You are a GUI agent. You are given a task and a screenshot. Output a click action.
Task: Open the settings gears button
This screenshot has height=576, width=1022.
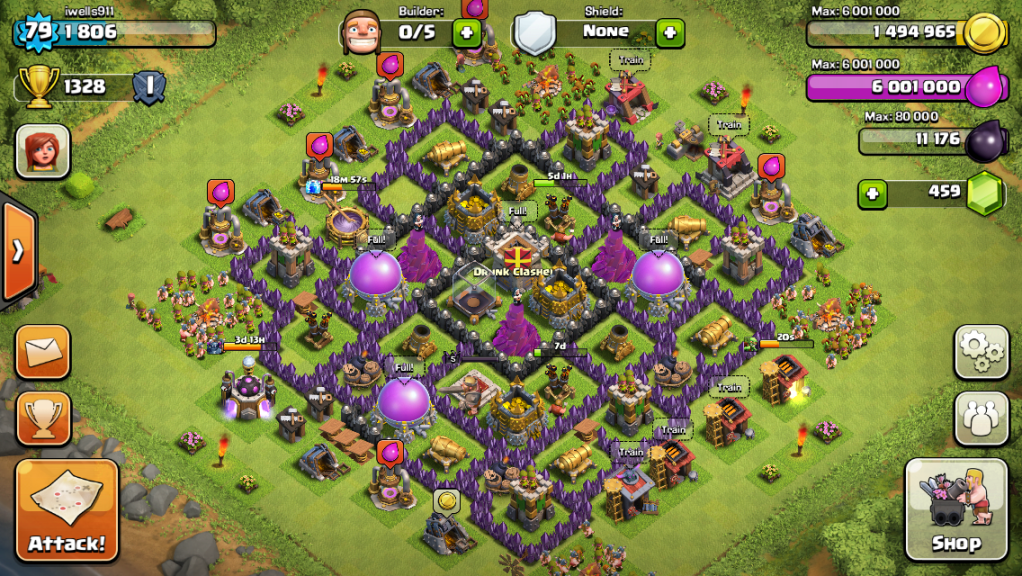[981, 352]
